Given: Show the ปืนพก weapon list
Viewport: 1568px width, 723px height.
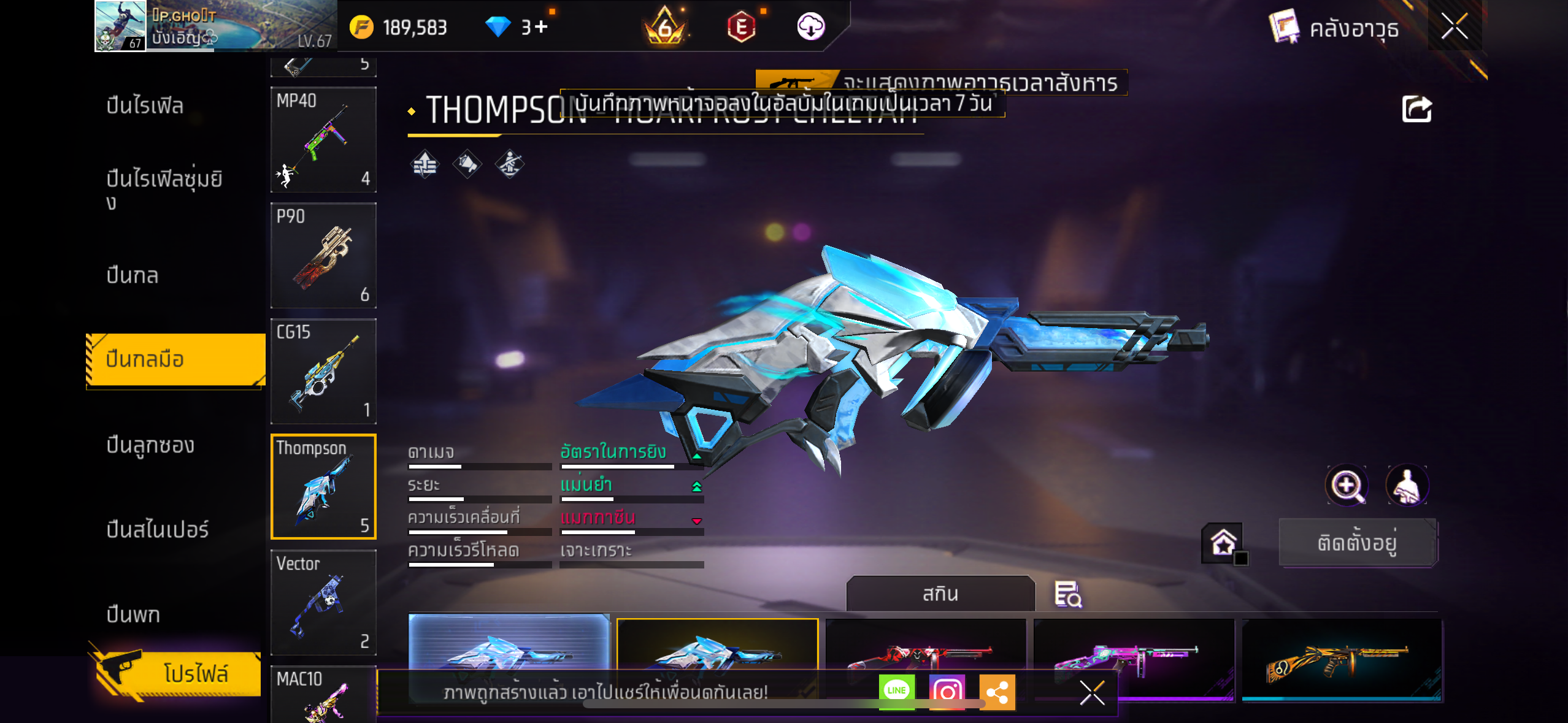Looking at the screenshot, I should [x=133, y=614].
